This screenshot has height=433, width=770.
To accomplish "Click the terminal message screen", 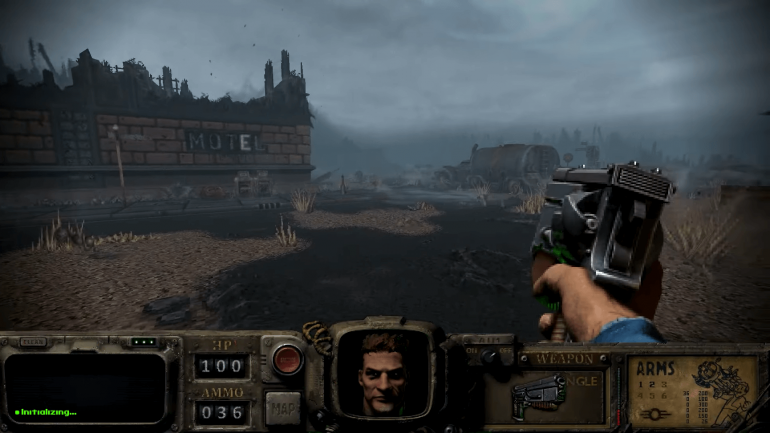I will (x=86, y=387).
